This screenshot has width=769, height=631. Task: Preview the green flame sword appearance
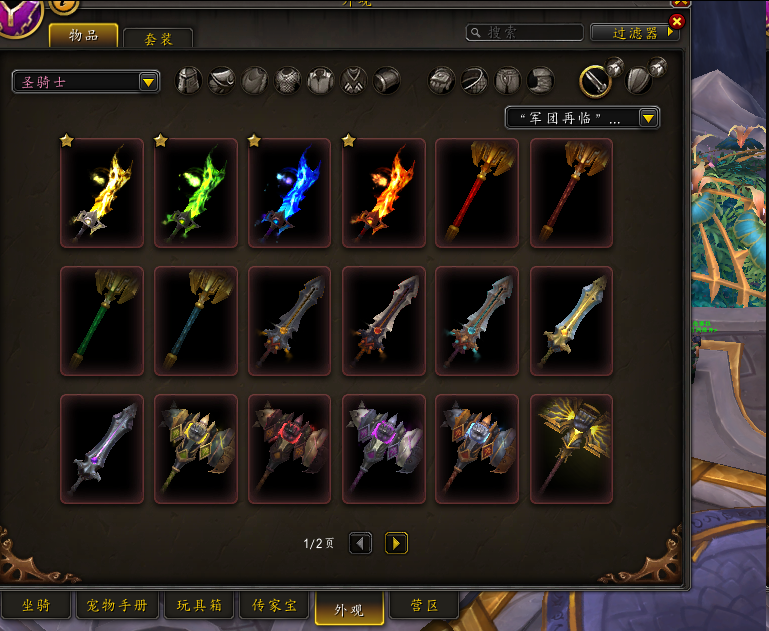(x=196, y=193)
